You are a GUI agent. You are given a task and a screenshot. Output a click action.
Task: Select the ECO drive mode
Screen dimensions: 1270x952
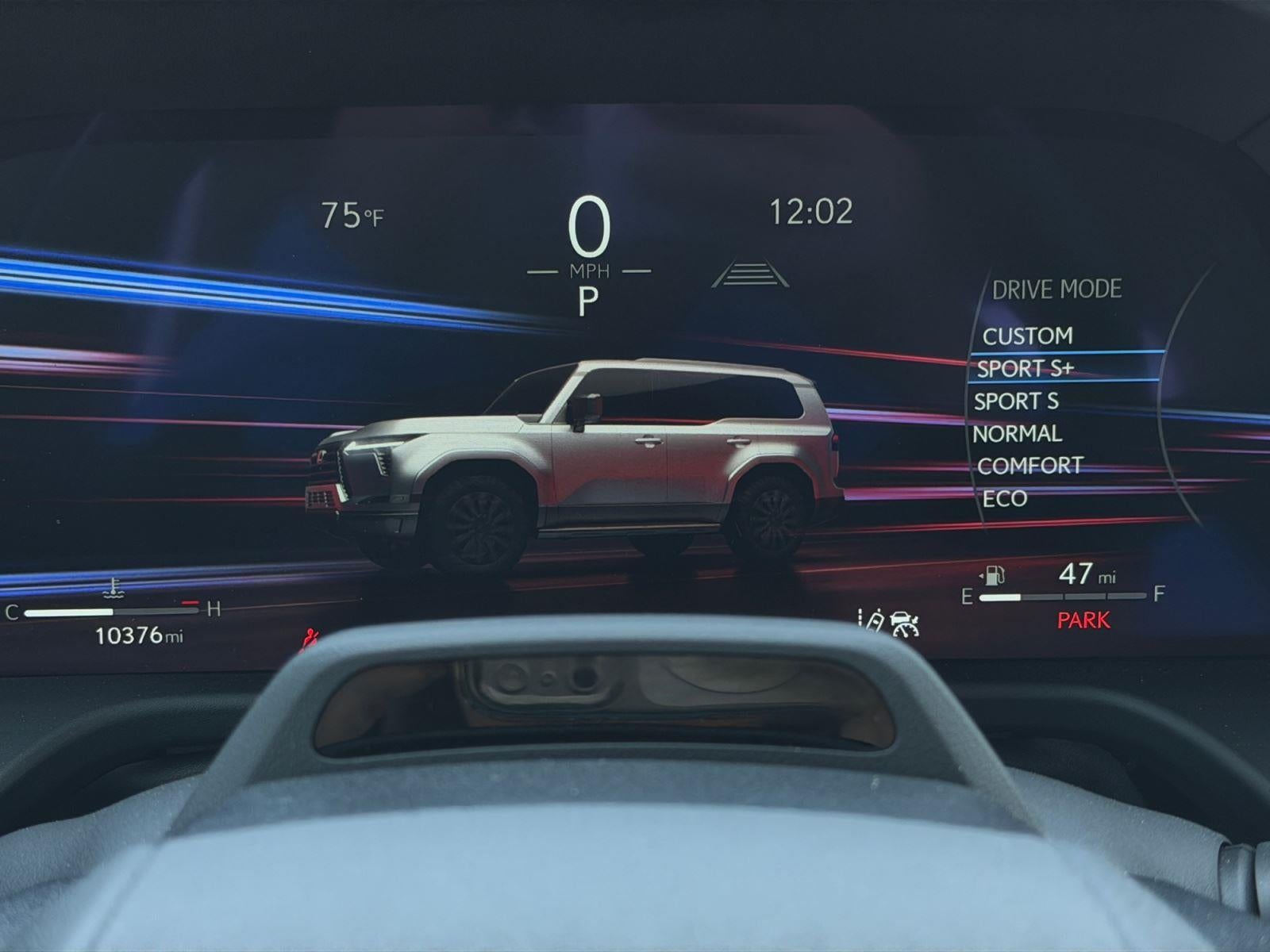(1004, 498)
